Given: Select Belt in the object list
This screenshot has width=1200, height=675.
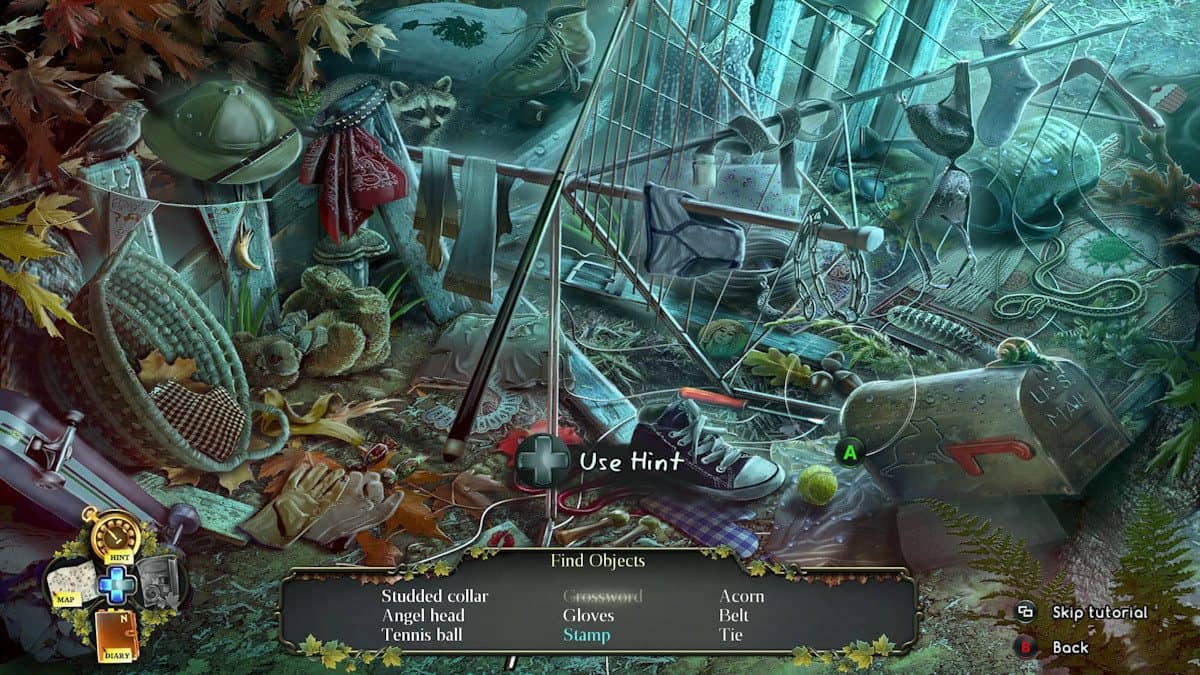Looking at the screenshot, I should pyautogui.click(x=734, y=615).
